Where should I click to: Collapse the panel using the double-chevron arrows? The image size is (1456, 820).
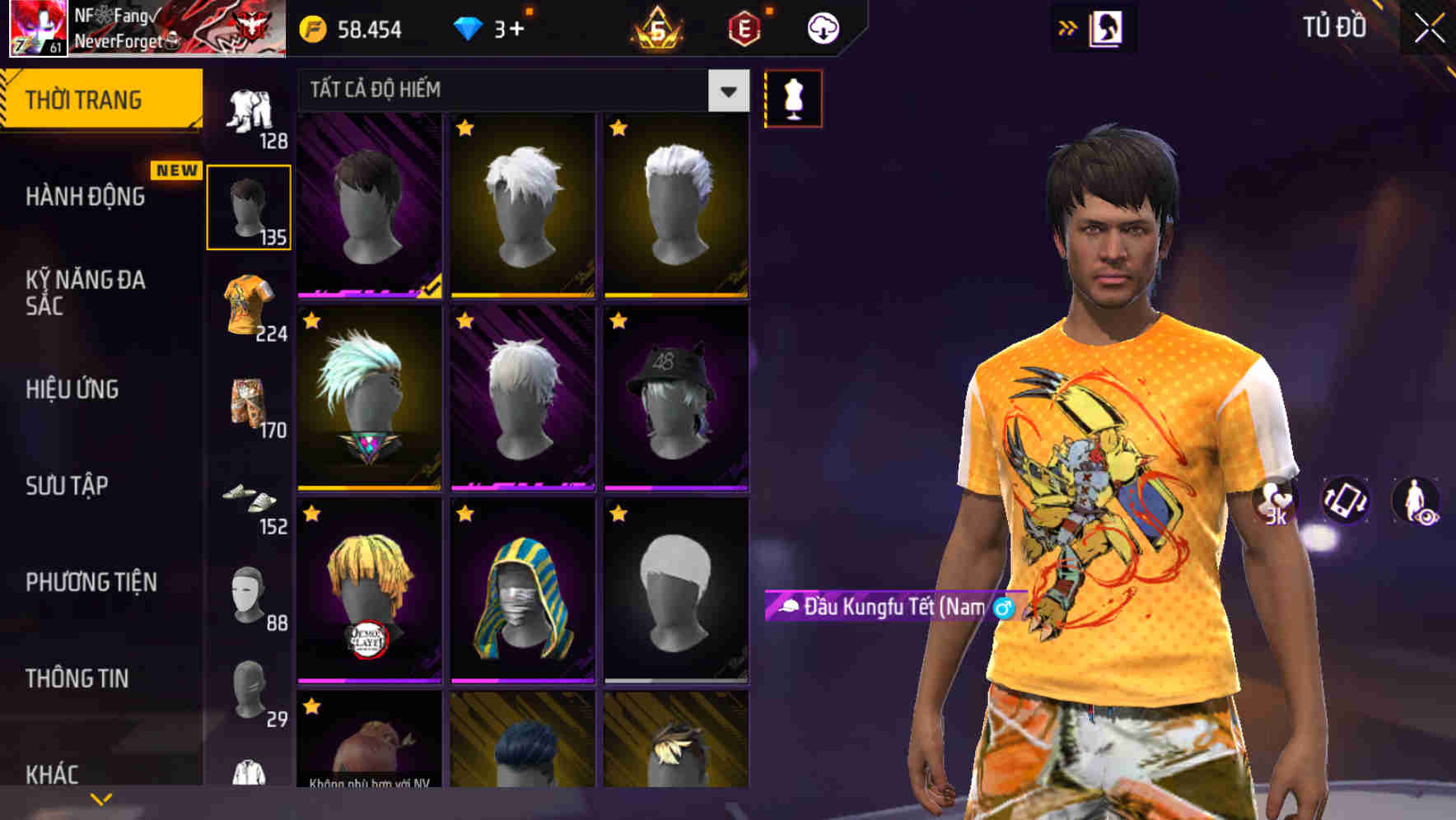point(1068,27)
